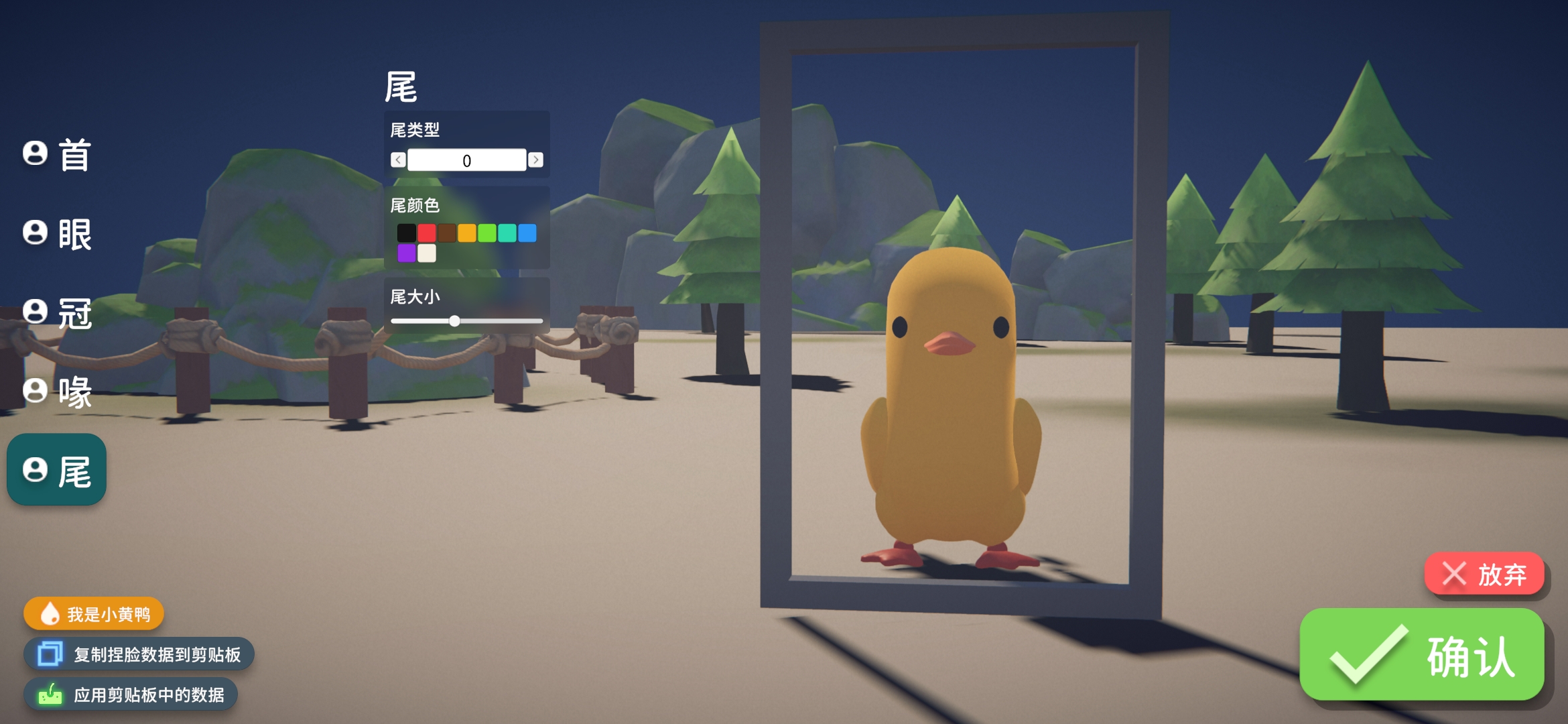The image size is (1568, 724).
Task: Select the highlighted 尾 (tail) tab
Action: pyautogui.click(x=58, y=471)
